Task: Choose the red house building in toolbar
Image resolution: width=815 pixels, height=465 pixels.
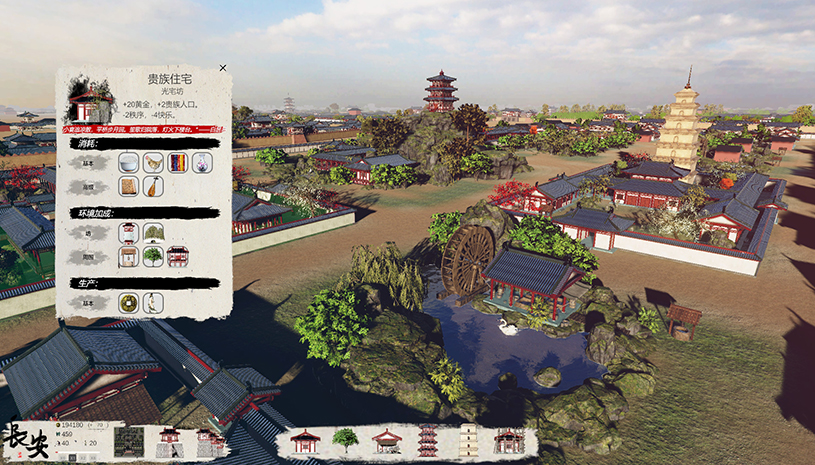Action: (x=305, y=440)
